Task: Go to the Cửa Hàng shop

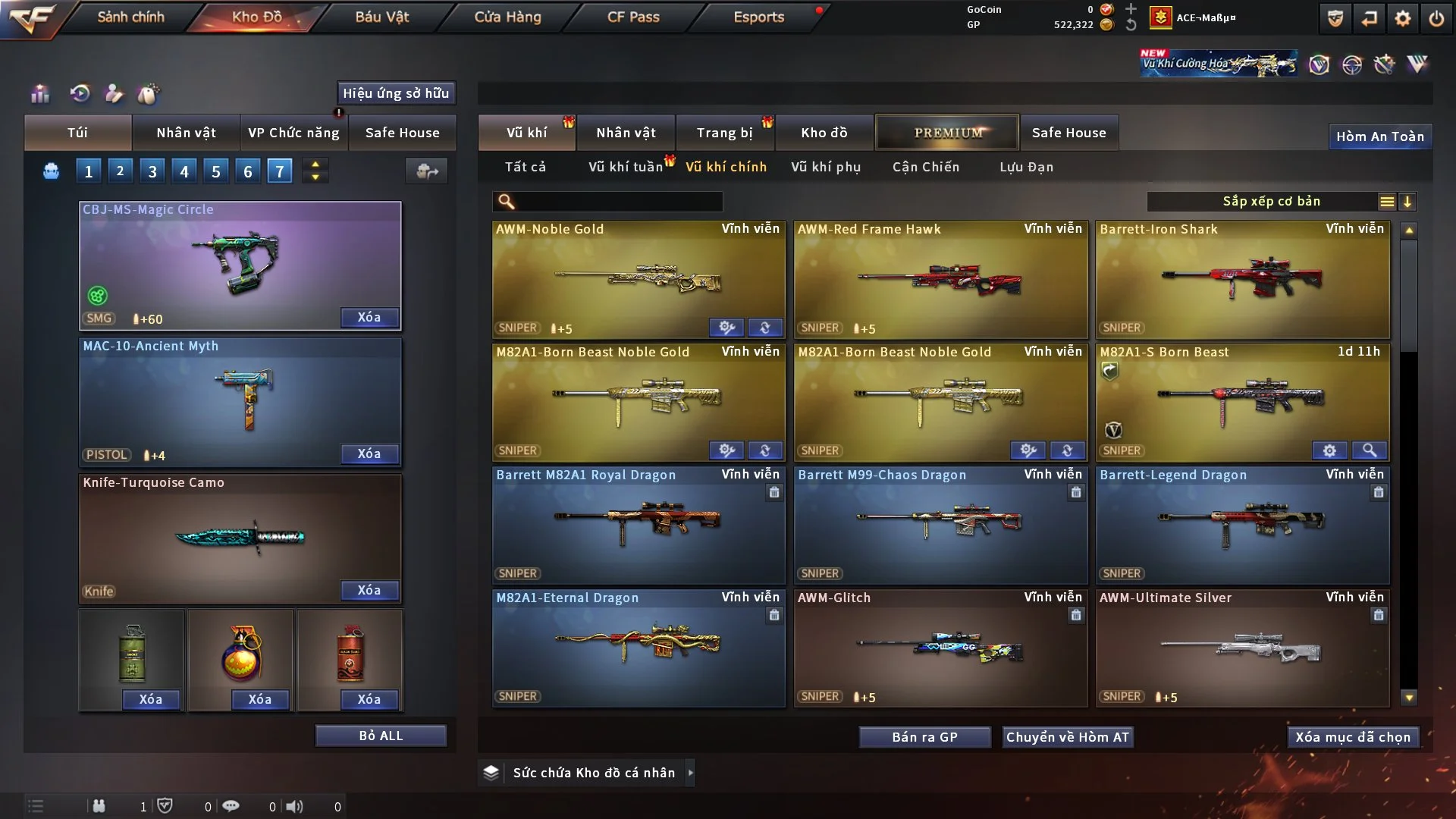Action: 507,17
